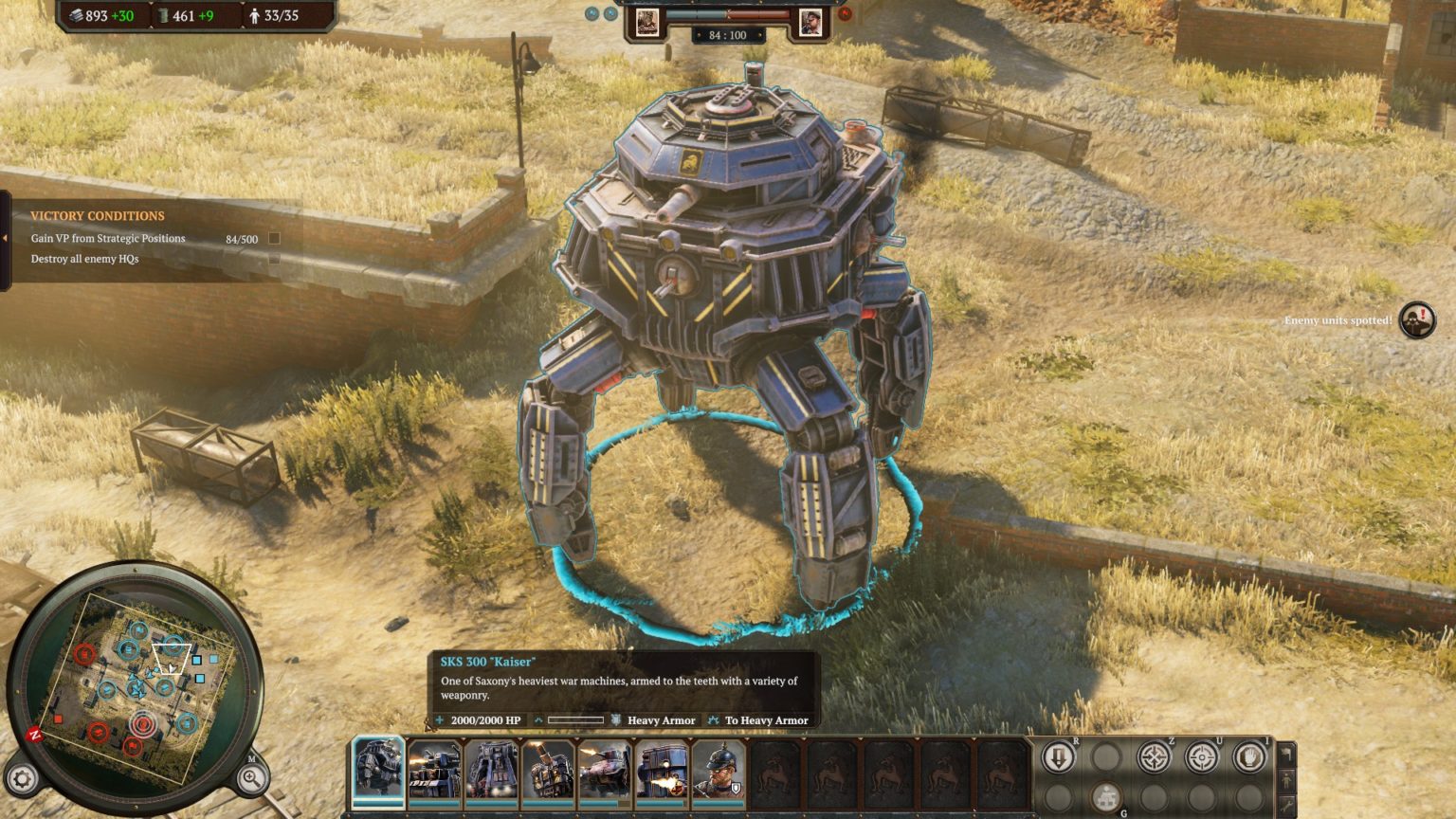Select the SKS 300 Kaiser unit portrait

[x=377, y=770]
